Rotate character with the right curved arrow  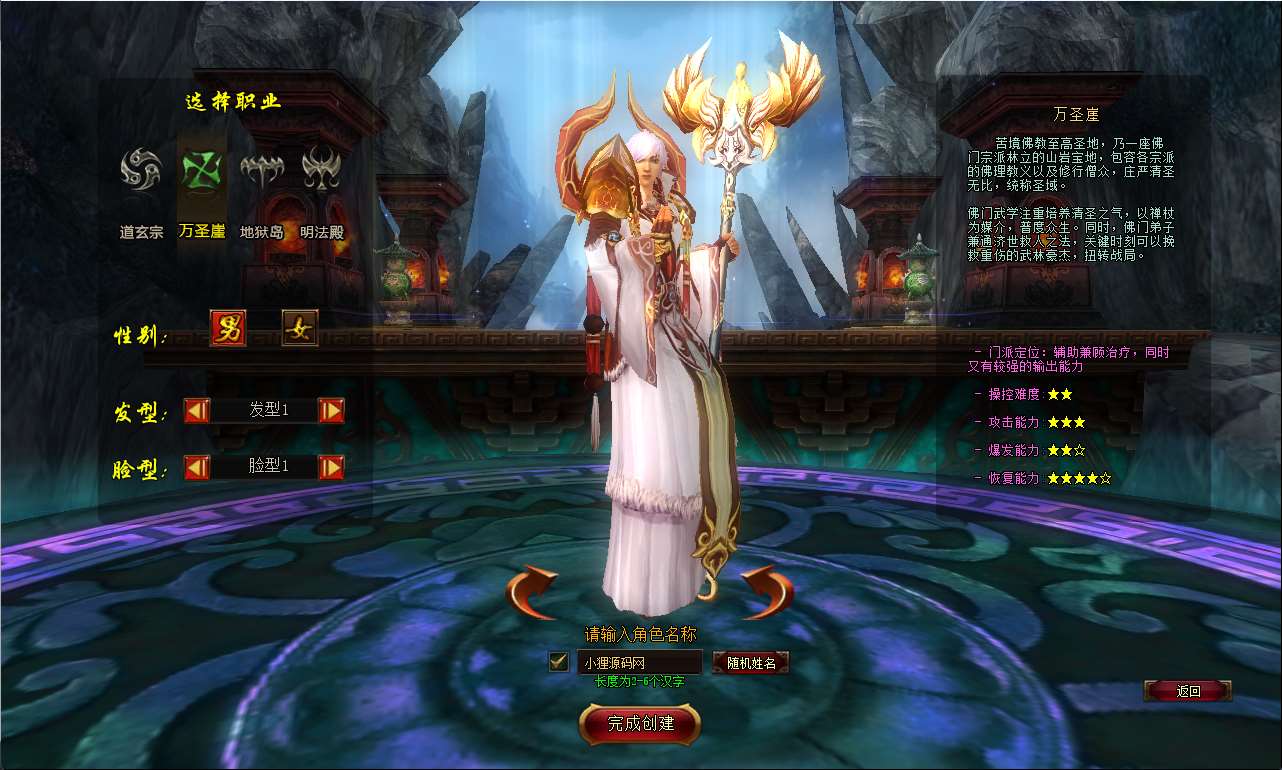[x=767, y=592]
